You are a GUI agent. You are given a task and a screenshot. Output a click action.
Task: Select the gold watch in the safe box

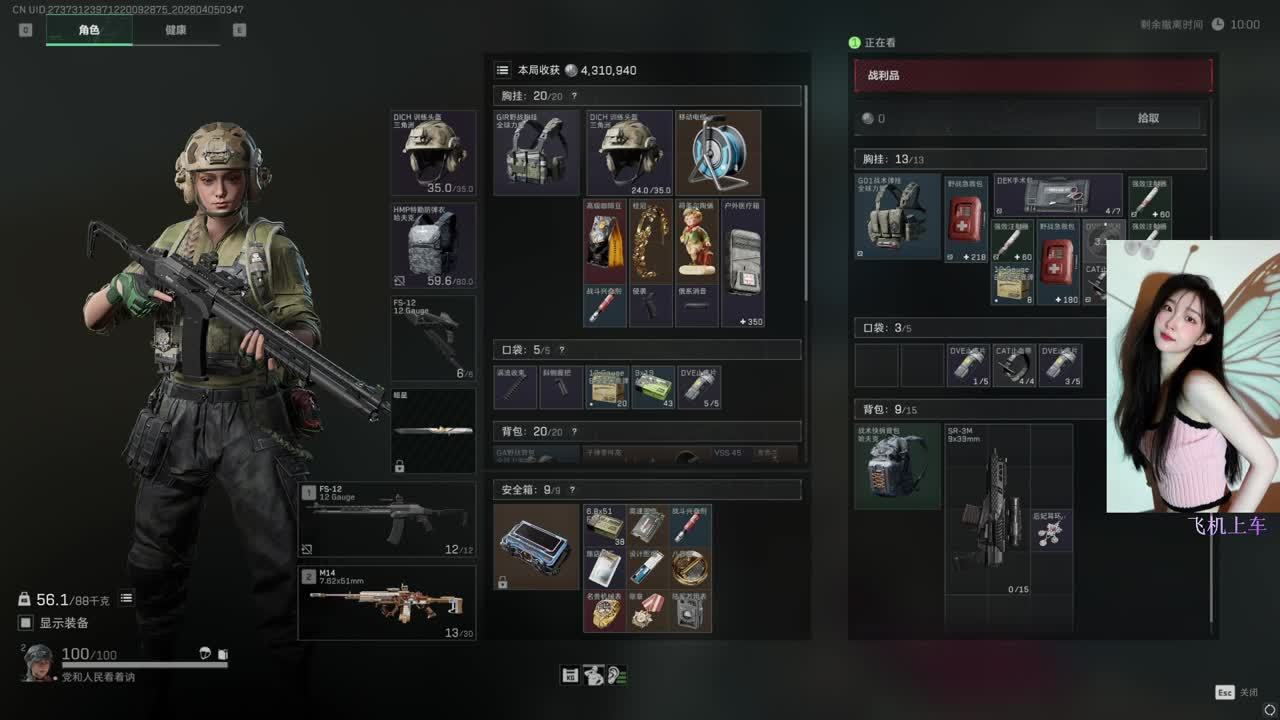(x=605, y=611)
